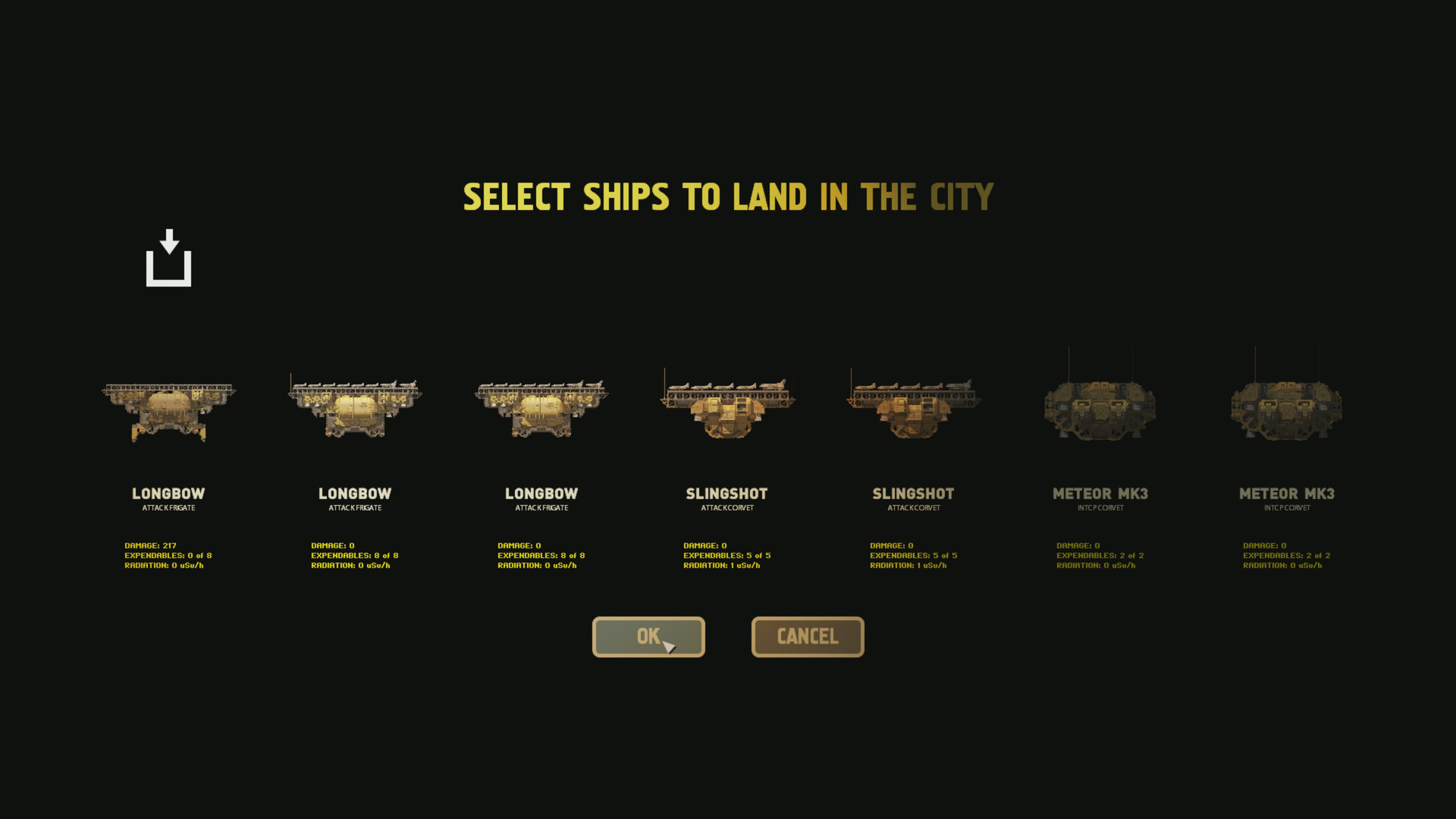Image resolution: width=1456 pixels, height=819 pixels.
Task: Click the damaged Longbow ship thumbnail
Action: tap(168, 406)
